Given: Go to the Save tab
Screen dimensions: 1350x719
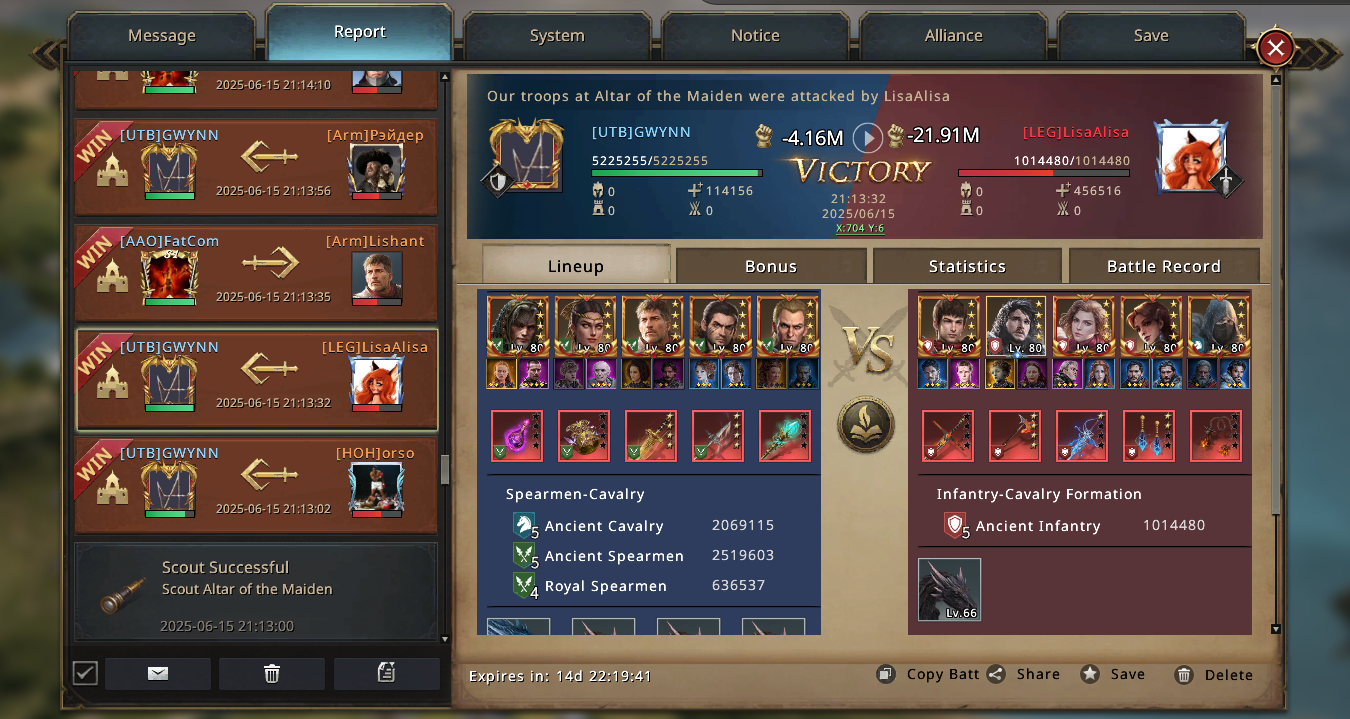Looking at the screenshot, I should pos(1151,36).
